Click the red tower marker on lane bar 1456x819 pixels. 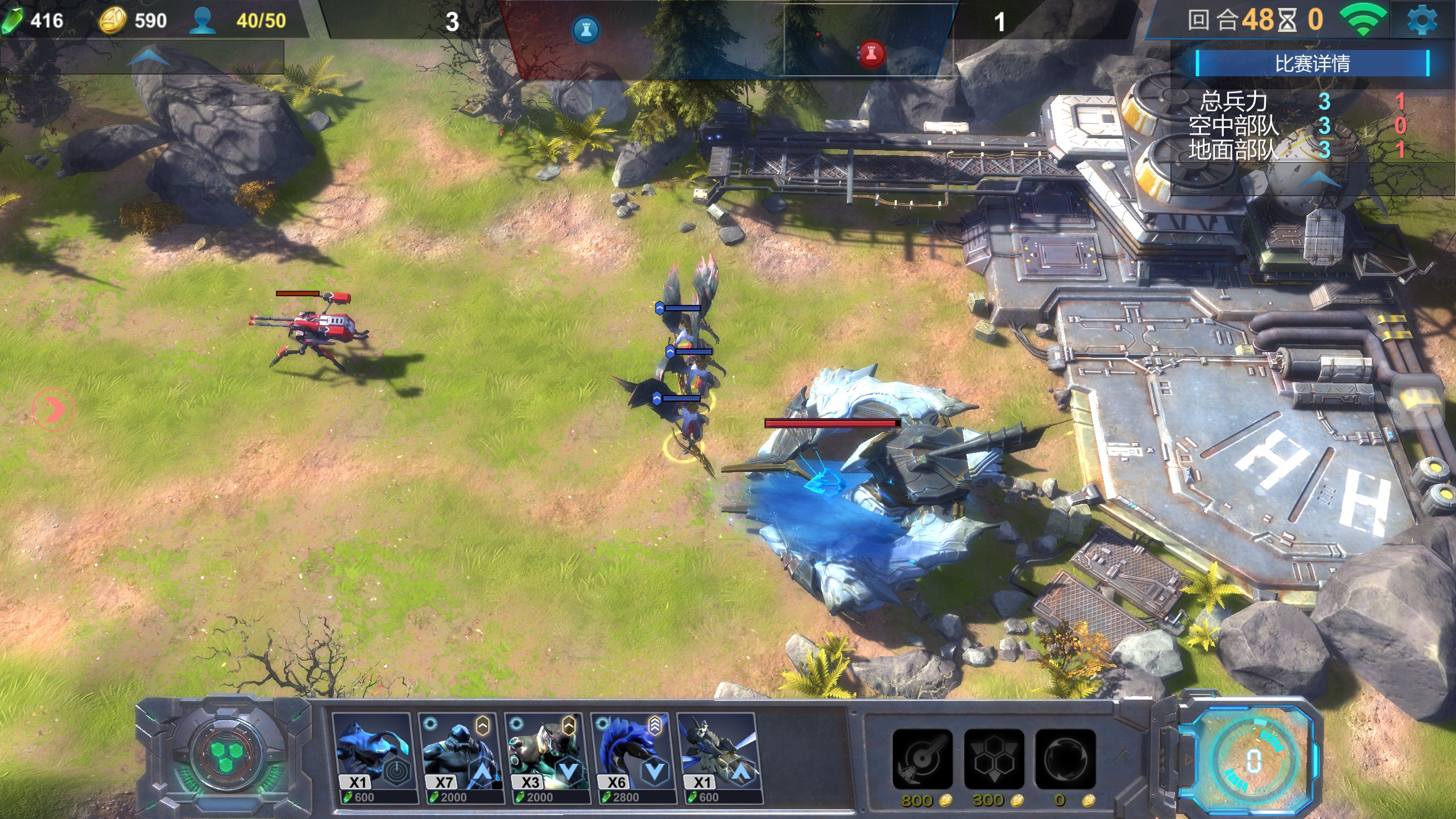[x=871, y=54]
